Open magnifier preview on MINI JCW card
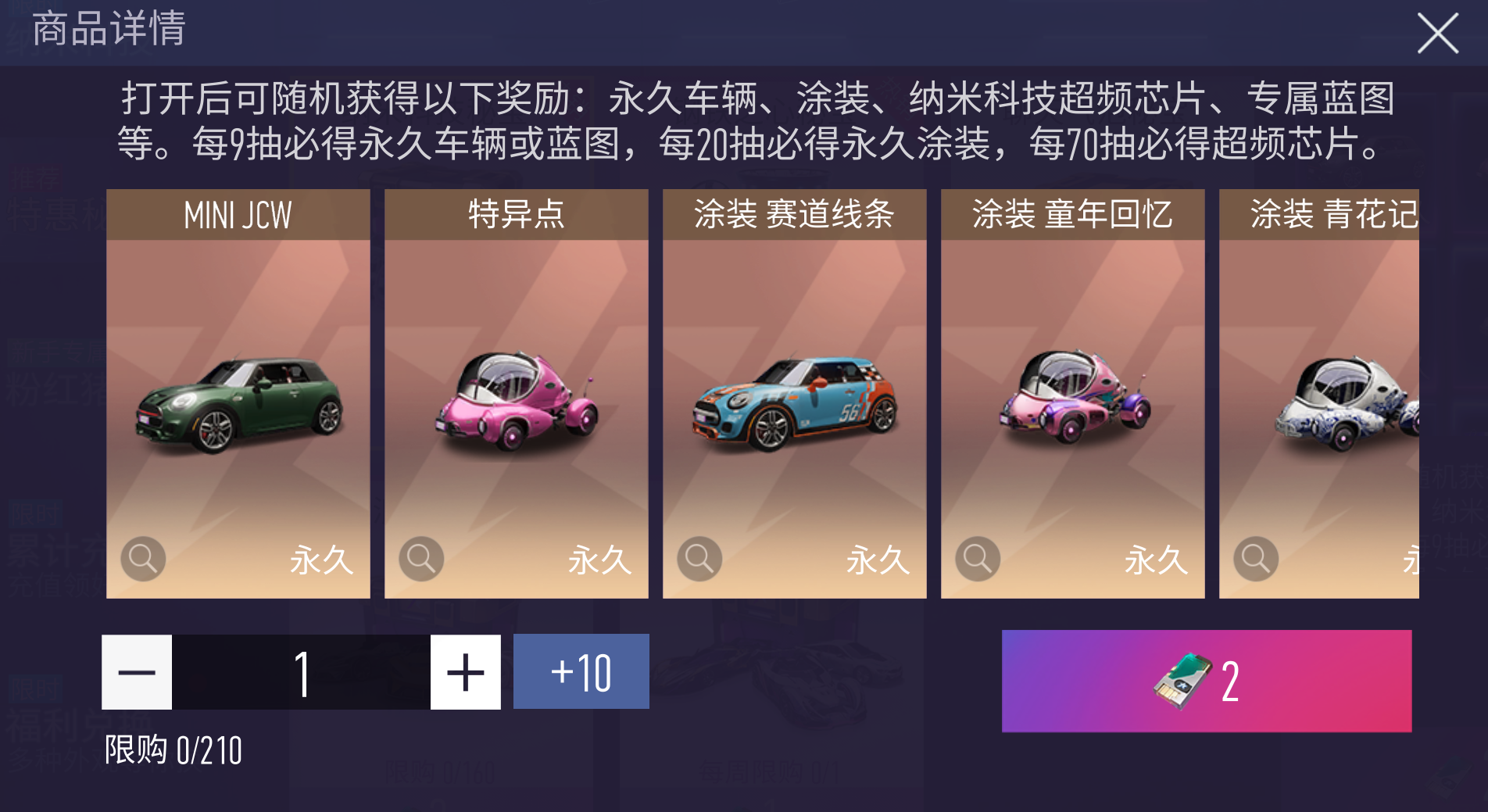This screenshot has height=812, width=1488. pos(141,559)
